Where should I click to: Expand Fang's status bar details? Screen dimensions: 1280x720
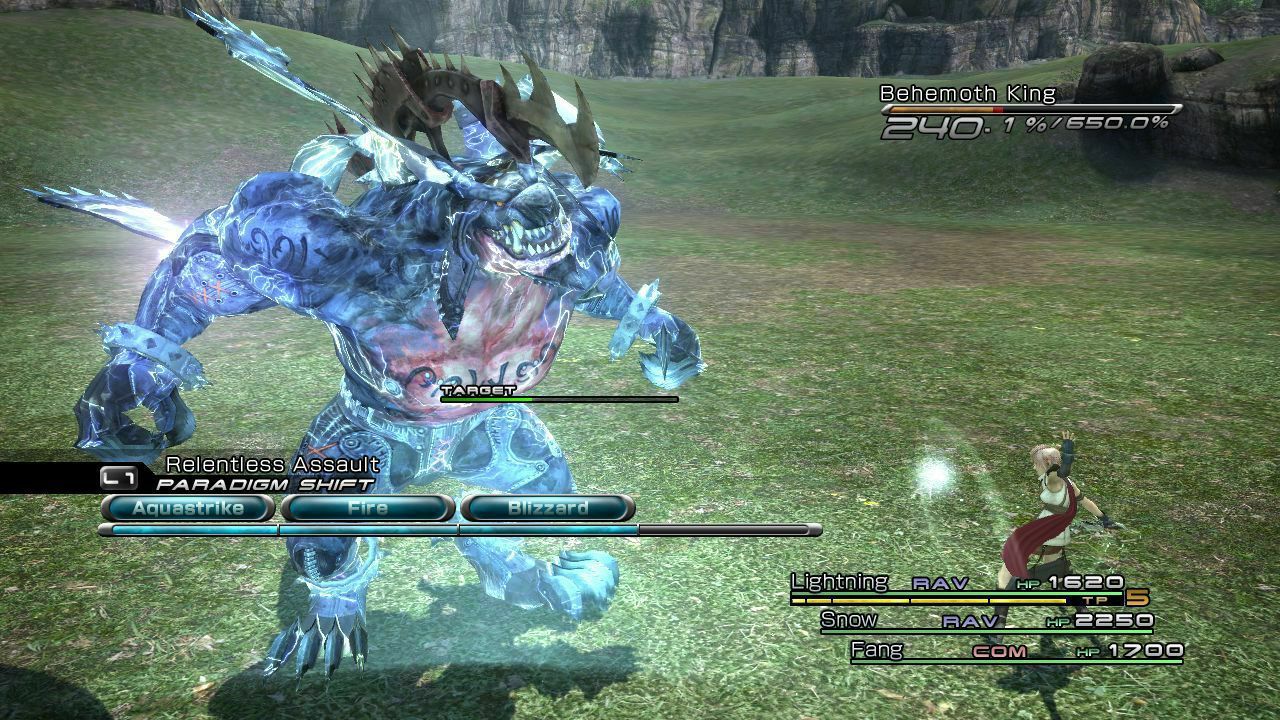(880, 649)
